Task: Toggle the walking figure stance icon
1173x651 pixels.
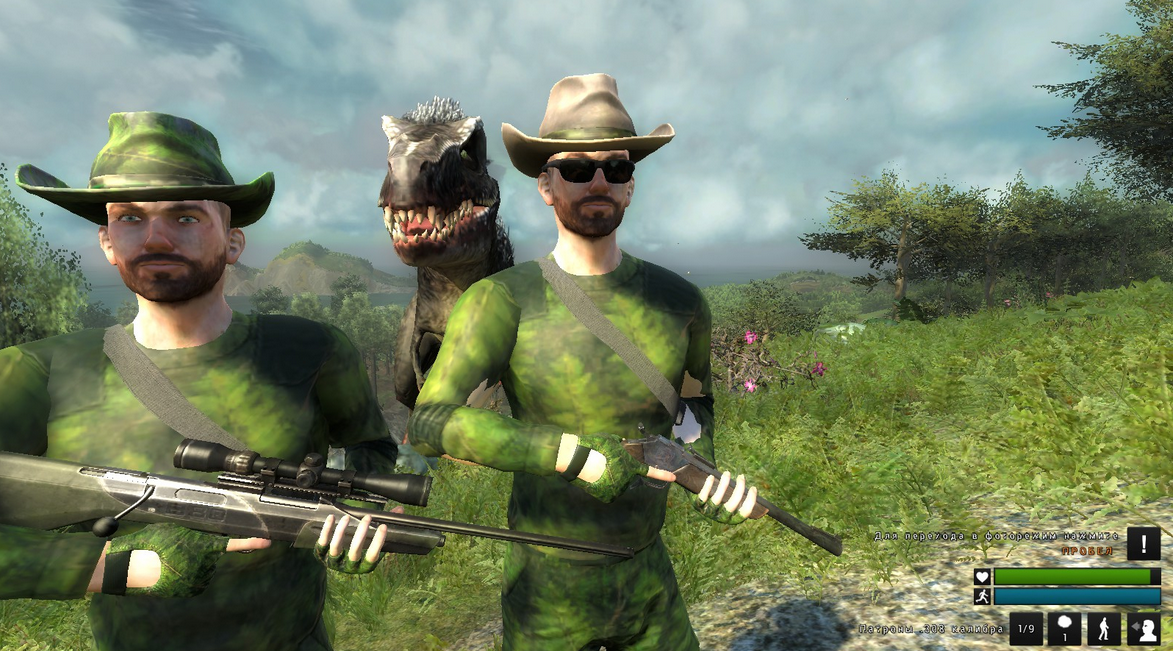Action: (x=1104, y=629)
